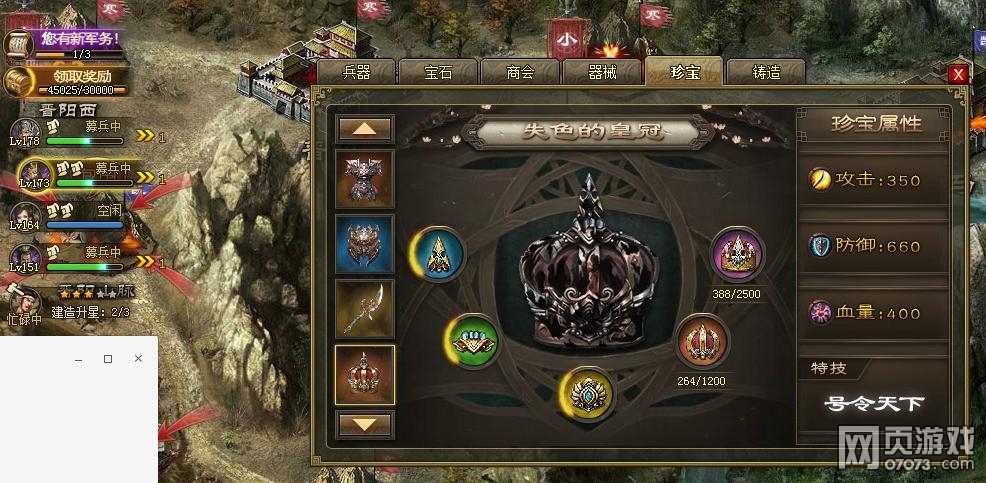The image size is (986, 483).
Task: Click the purple crown icon showing 388/2500
Action: 738,254
